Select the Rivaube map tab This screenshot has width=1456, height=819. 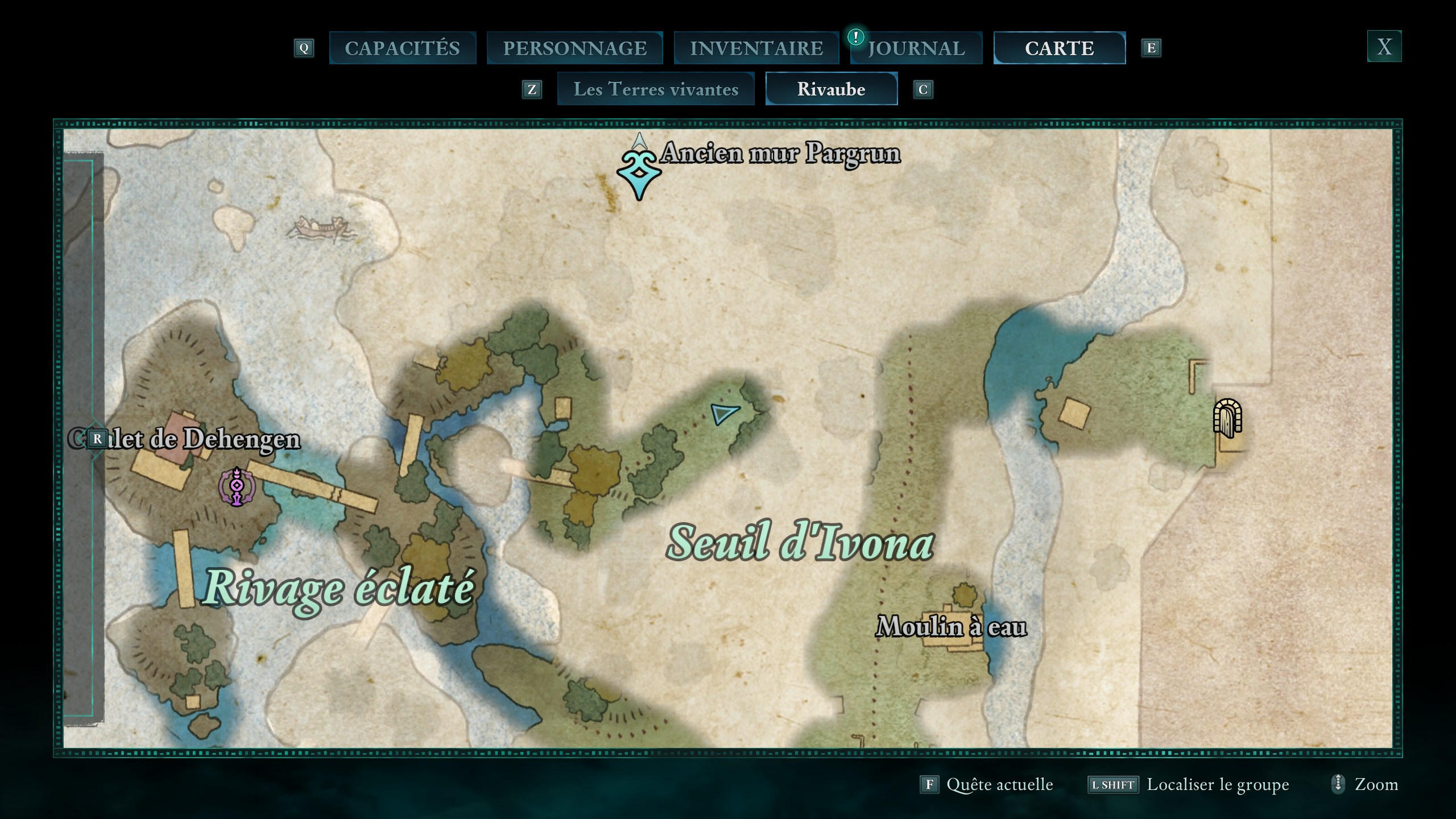(832, 89)
